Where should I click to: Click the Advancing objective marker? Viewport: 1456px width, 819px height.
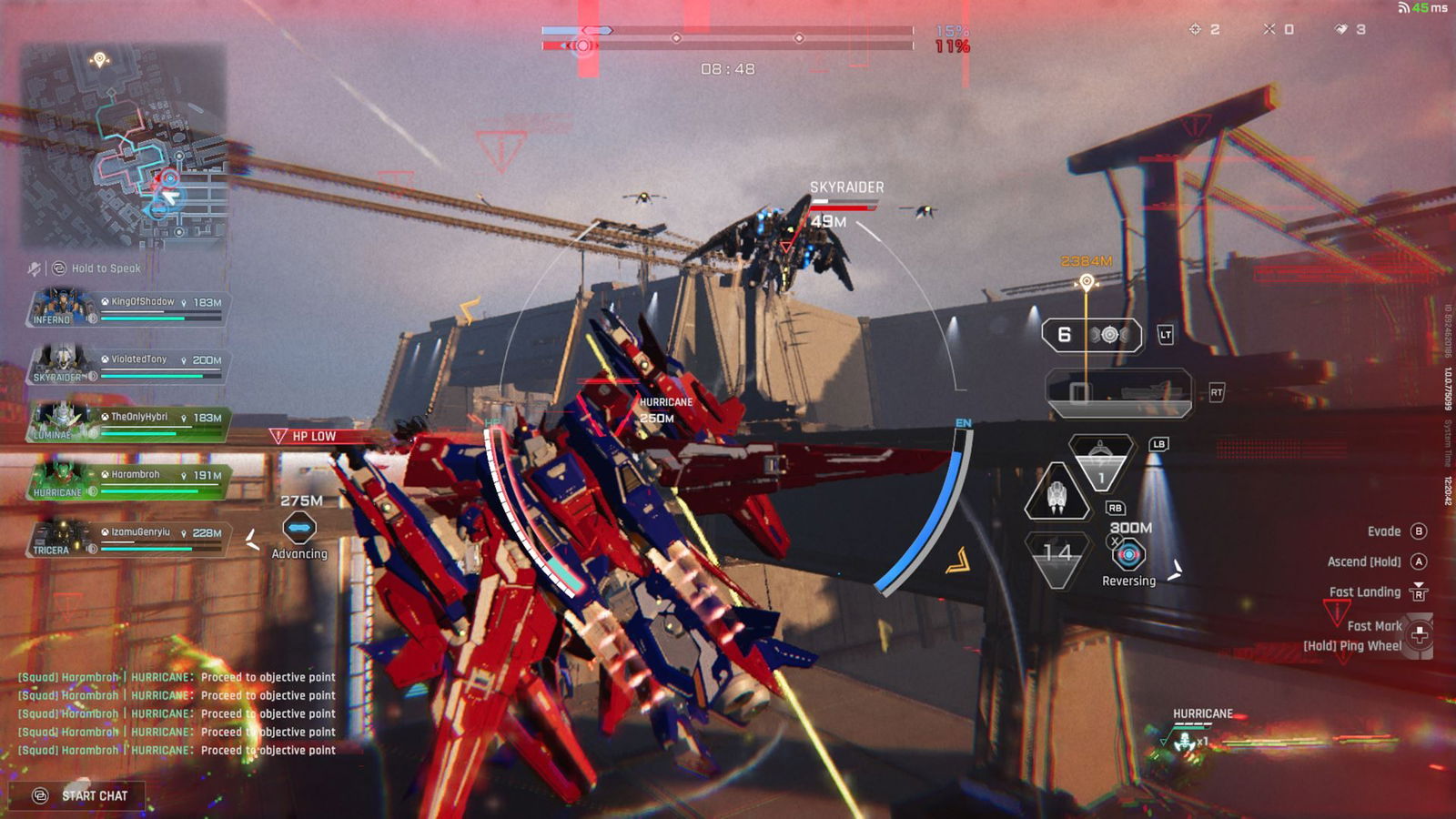(x=299, y=528)
